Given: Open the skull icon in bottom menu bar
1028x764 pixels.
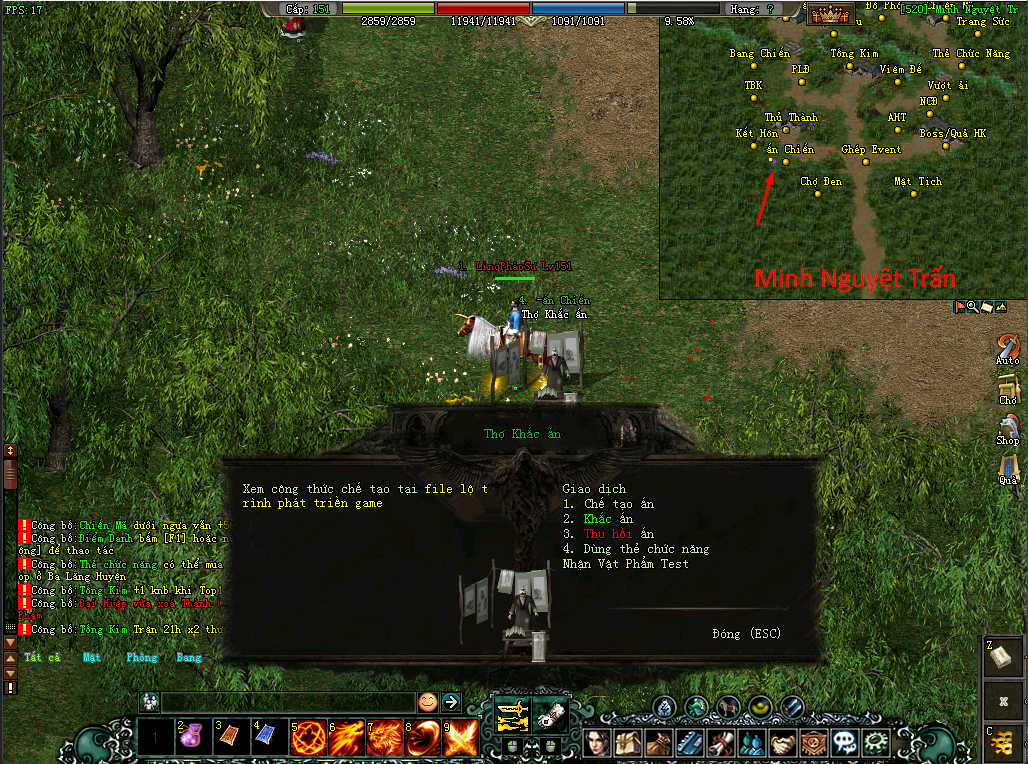Looking at the screenshot, I should (x=845, y=742).
